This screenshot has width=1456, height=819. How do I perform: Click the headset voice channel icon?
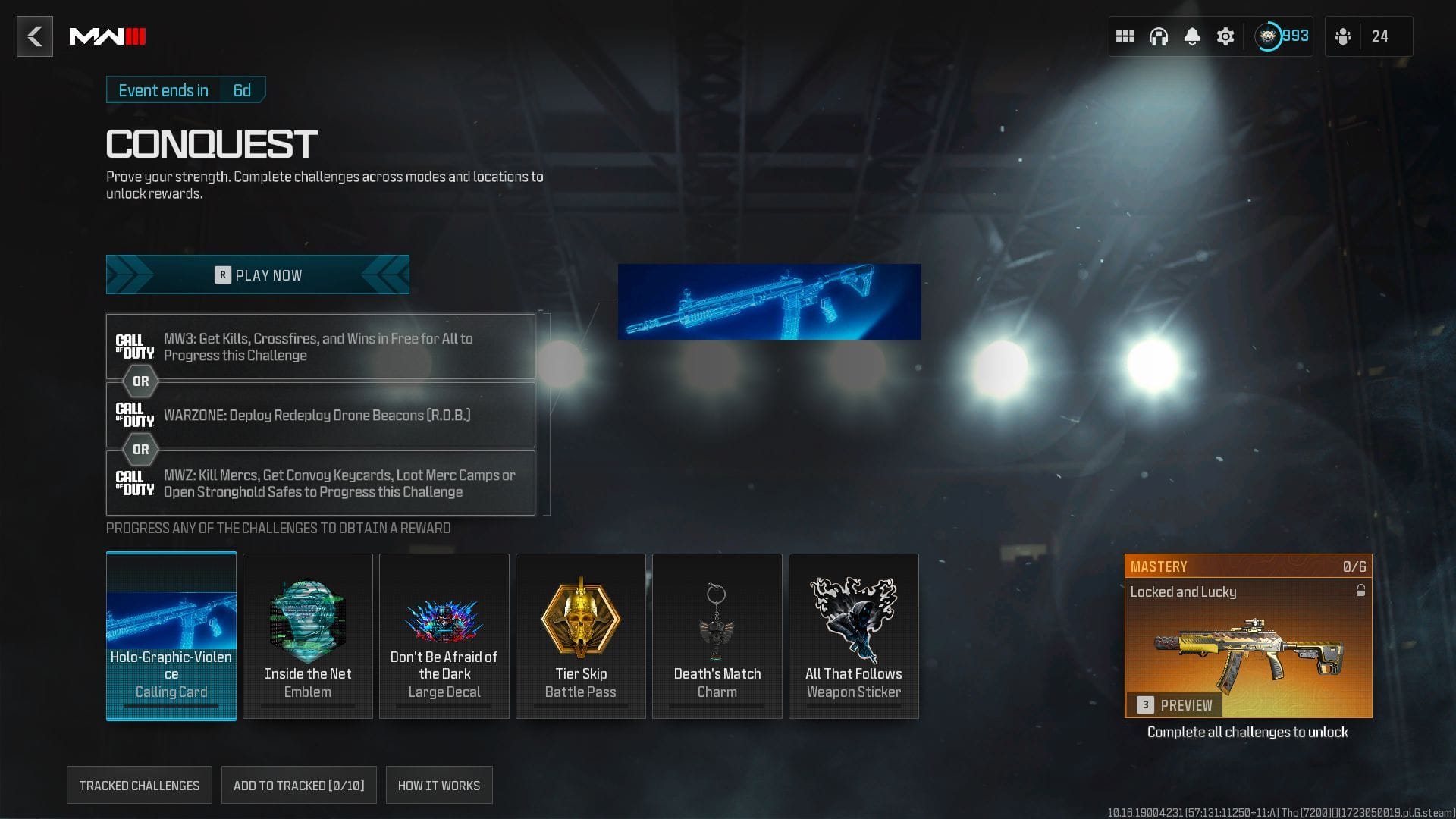tap(1159, 36)
